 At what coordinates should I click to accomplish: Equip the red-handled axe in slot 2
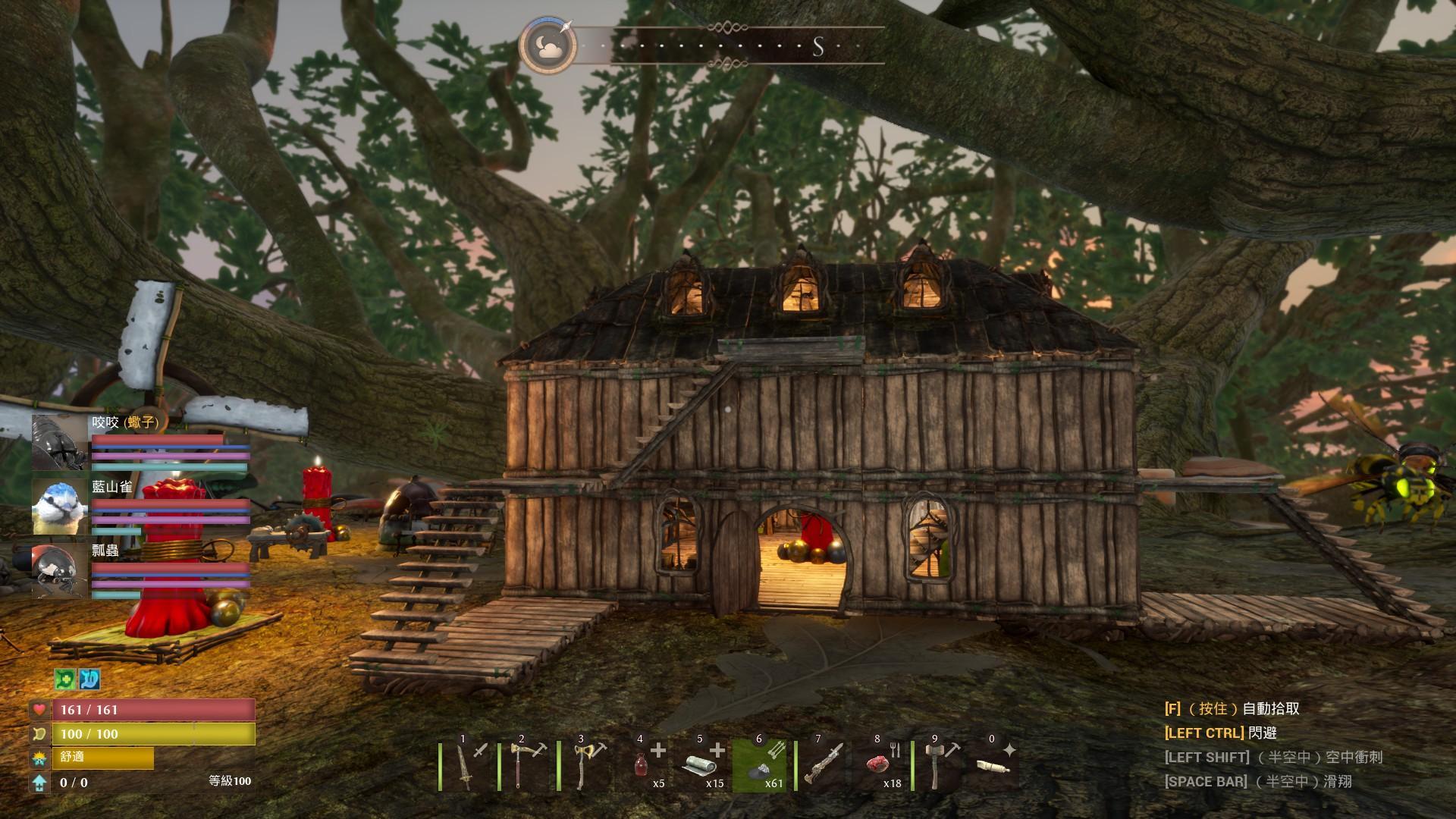[x=525, y=766]
